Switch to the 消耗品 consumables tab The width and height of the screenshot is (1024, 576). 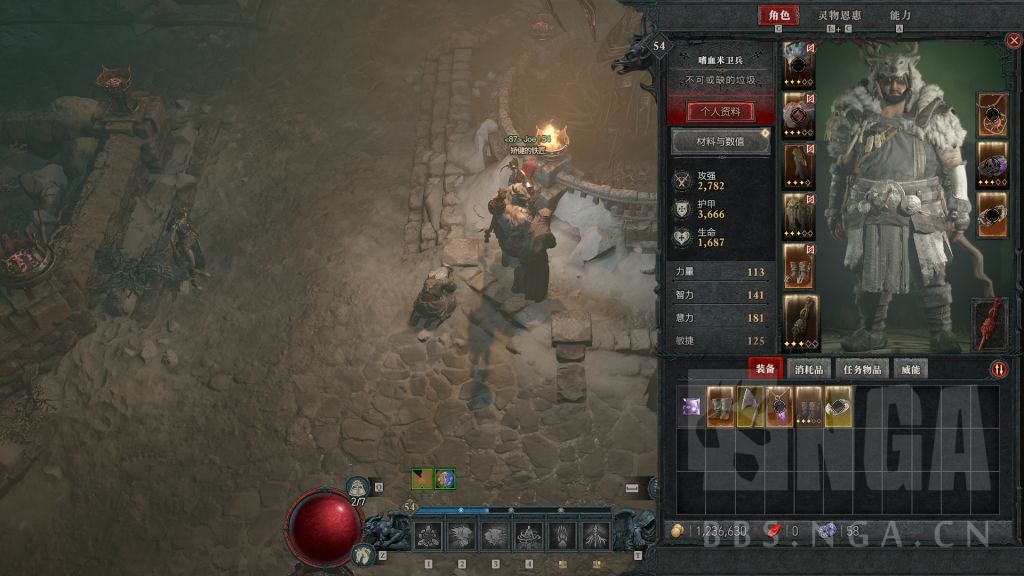click(x=809, y=369)
